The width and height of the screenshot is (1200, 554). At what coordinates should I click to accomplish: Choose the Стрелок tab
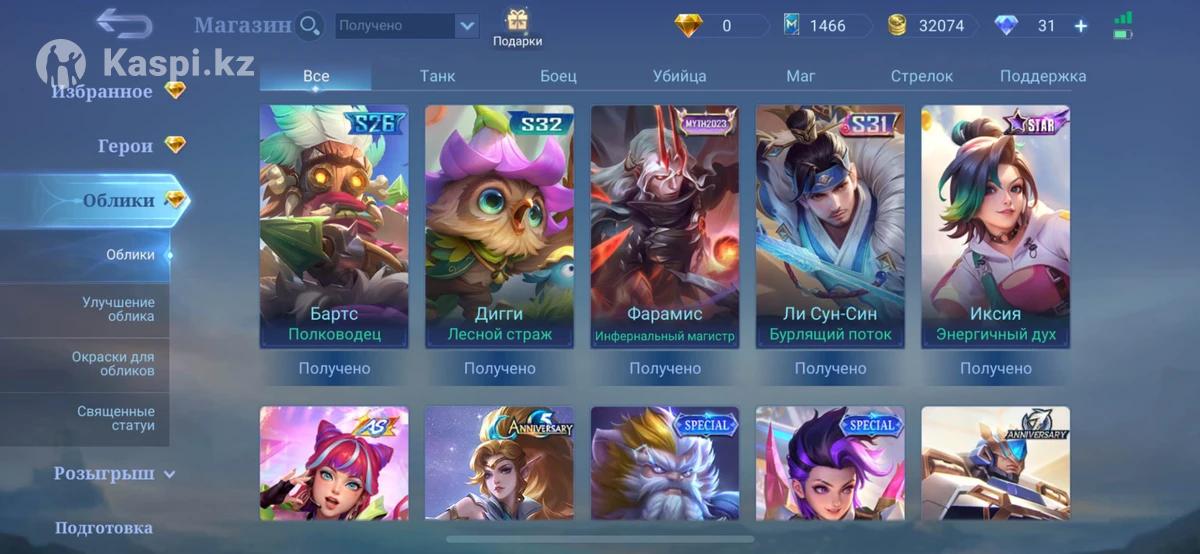(x=921, y=76)
